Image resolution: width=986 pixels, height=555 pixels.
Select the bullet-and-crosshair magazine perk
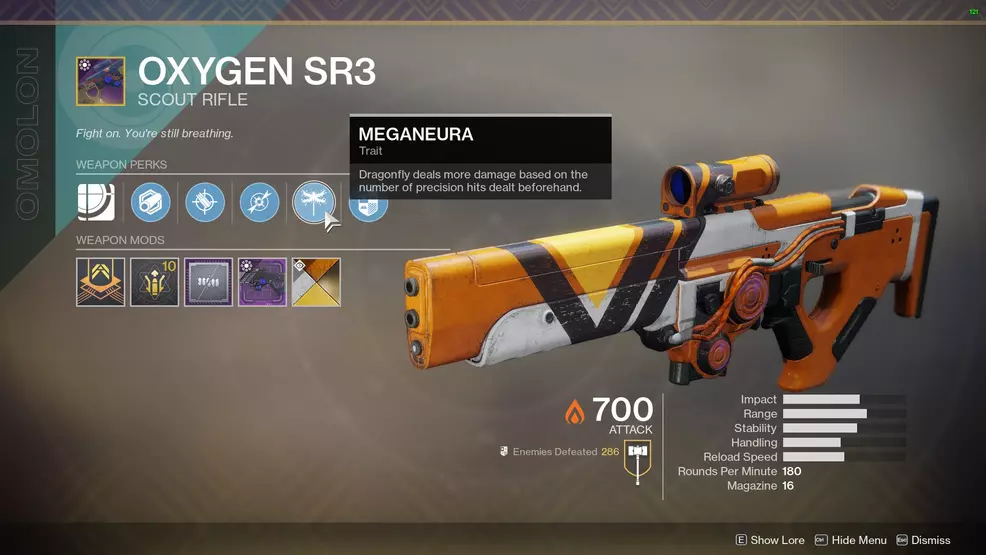tap(205, 203)
